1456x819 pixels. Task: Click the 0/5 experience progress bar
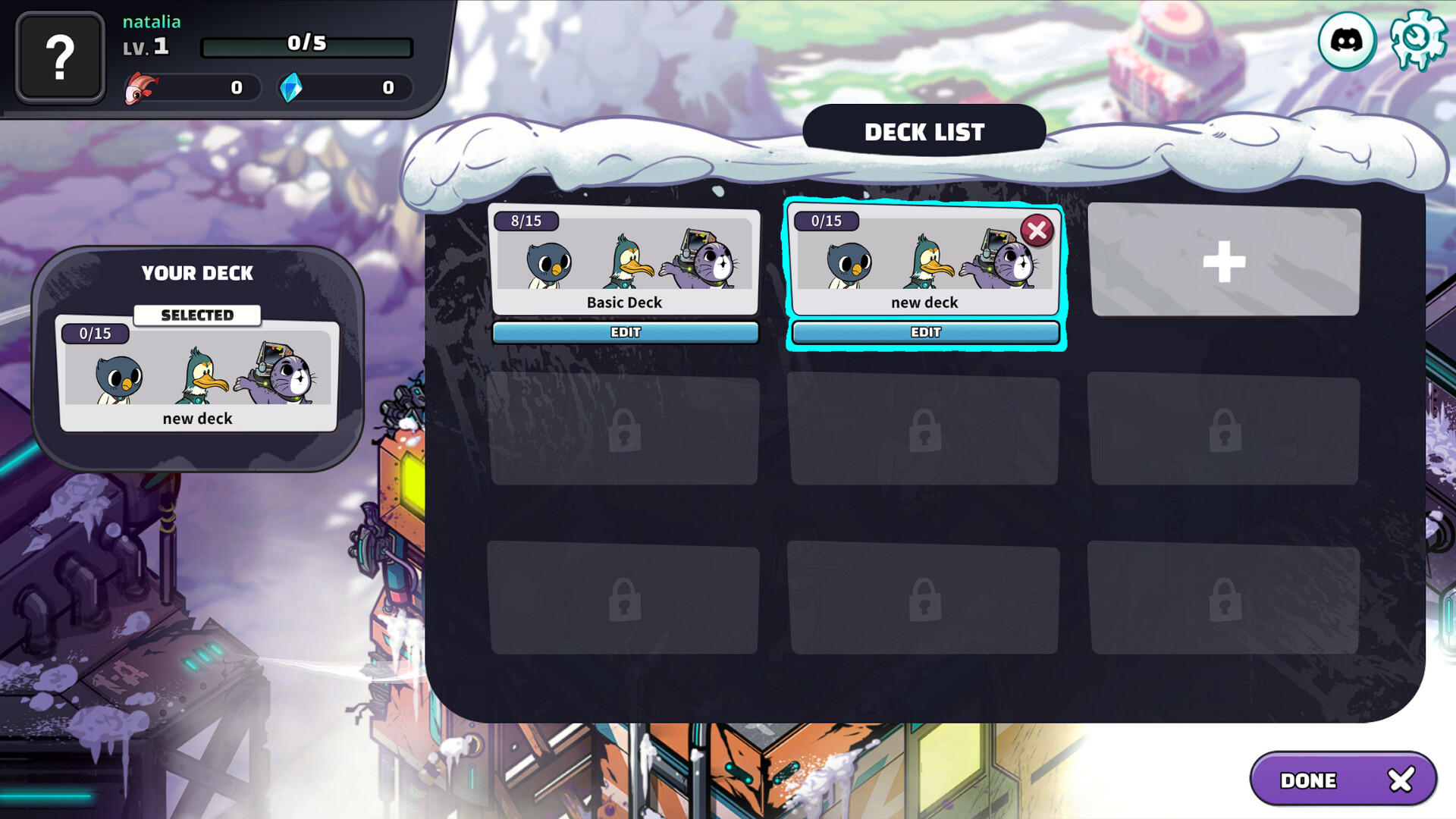pyautogui.click(x=306, y=45)
